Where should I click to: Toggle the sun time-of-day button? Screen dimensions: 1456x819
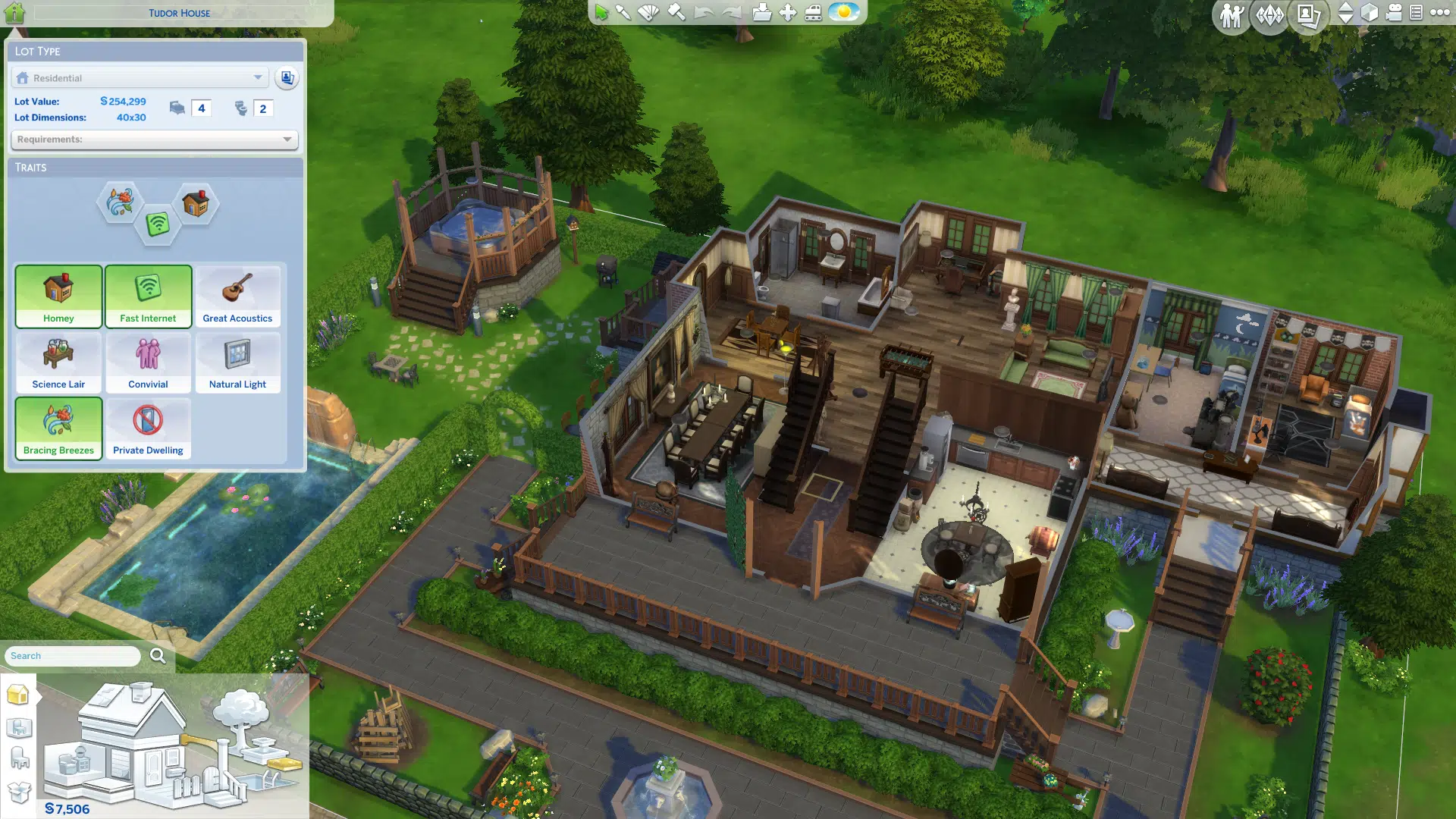click(843, 12)
